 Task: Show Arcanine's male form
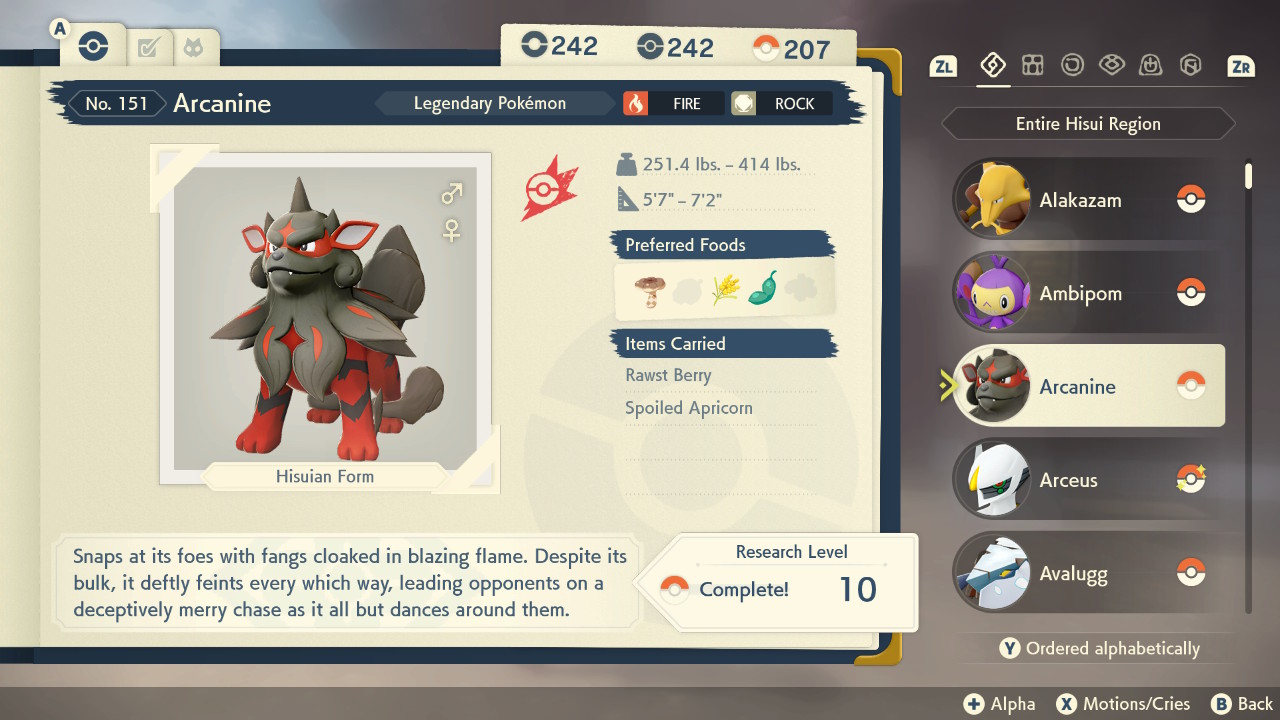pyautogui.click(x=452, y=193)
